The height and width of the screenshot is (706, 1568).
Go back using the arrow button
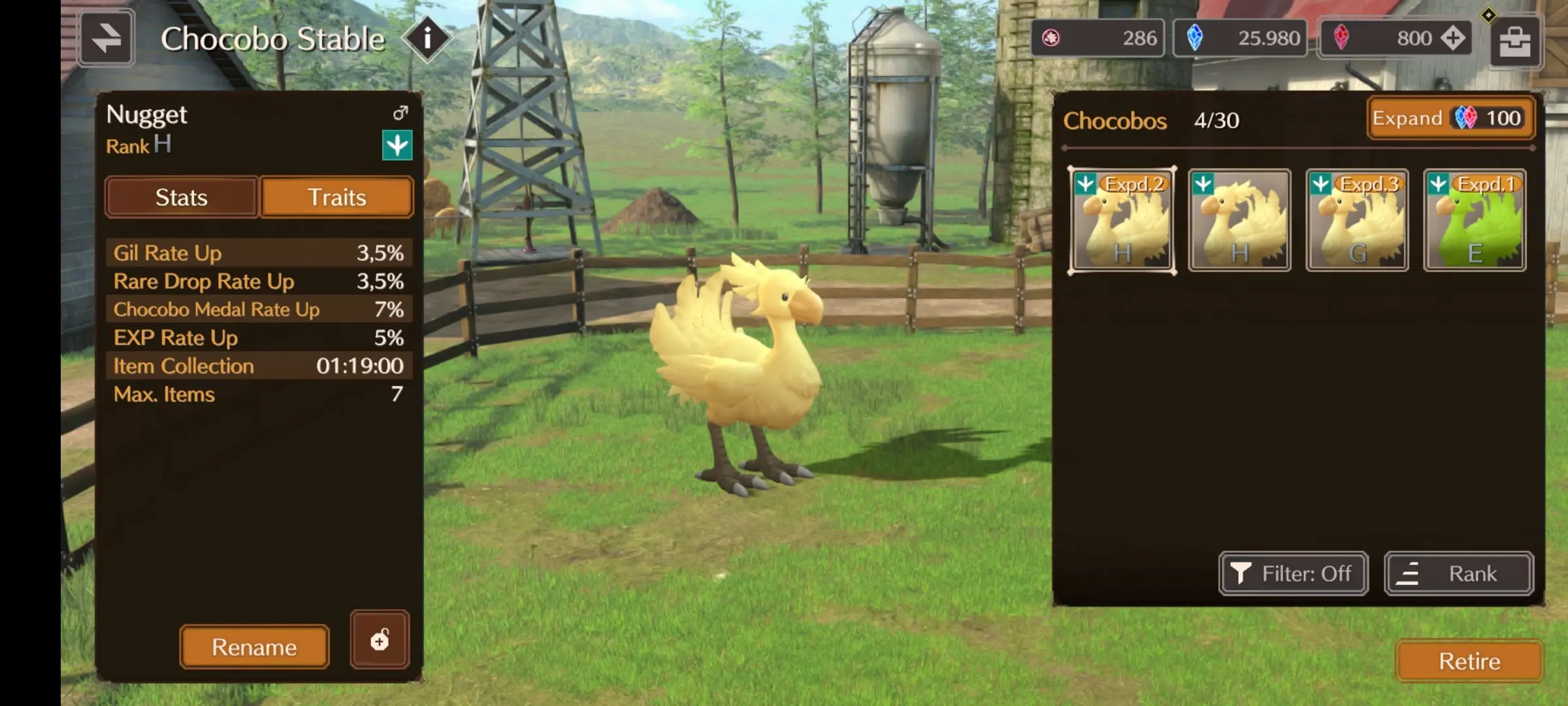point(106,39)
